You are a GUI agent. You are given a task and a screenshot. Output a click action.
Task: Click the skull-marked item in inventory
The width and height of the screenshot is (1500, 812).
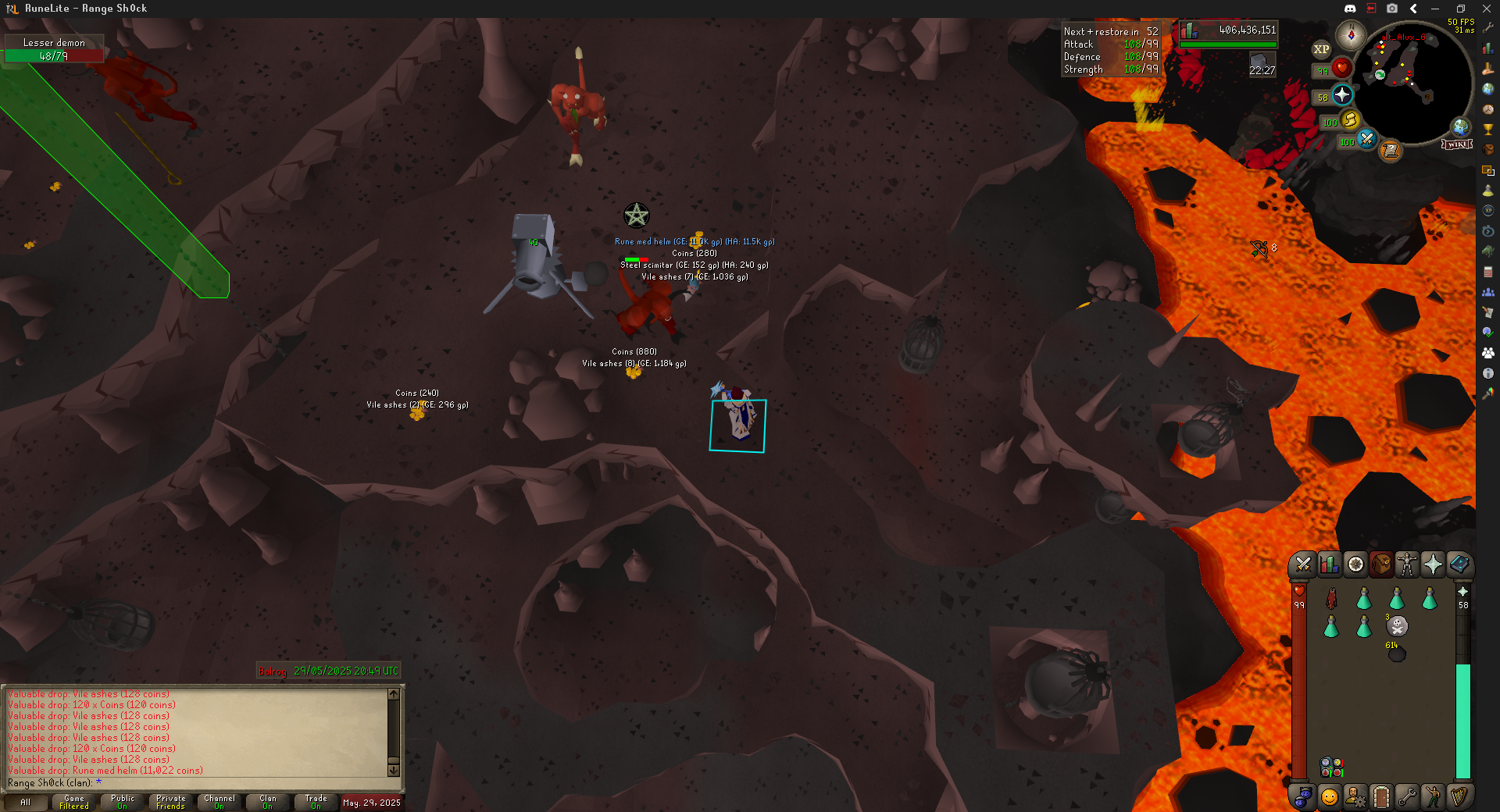(x=1397, y=626)
